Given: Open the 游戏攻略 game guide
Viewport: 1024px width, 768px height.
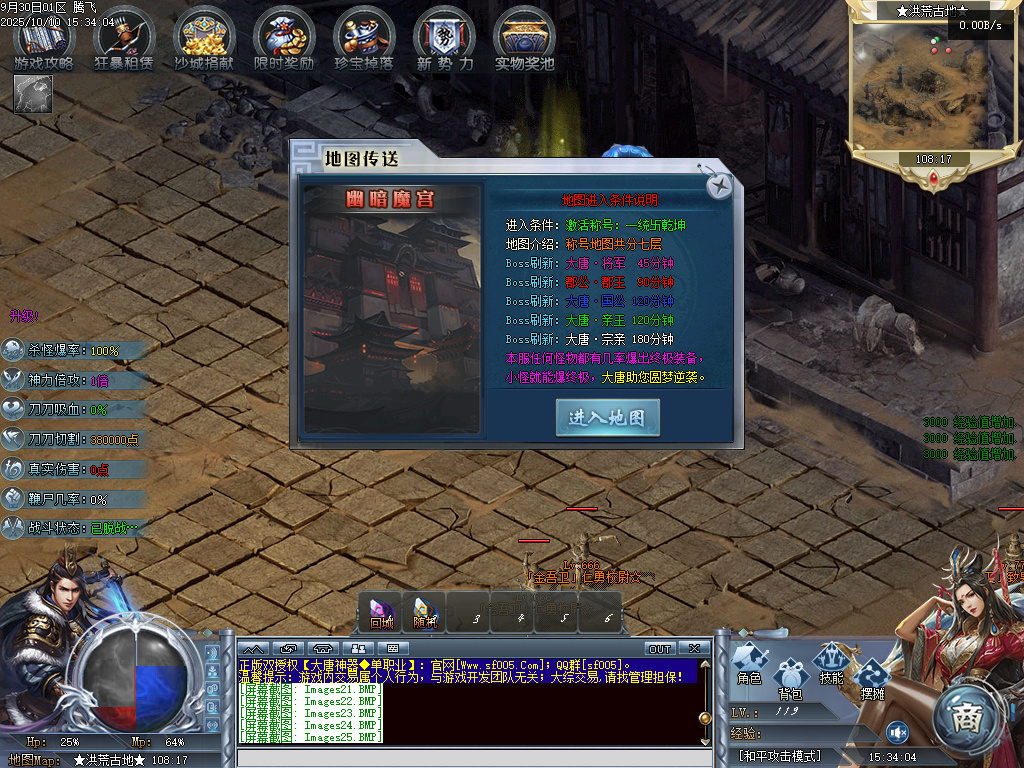Looking at the screenshot, I should (44, 38).
